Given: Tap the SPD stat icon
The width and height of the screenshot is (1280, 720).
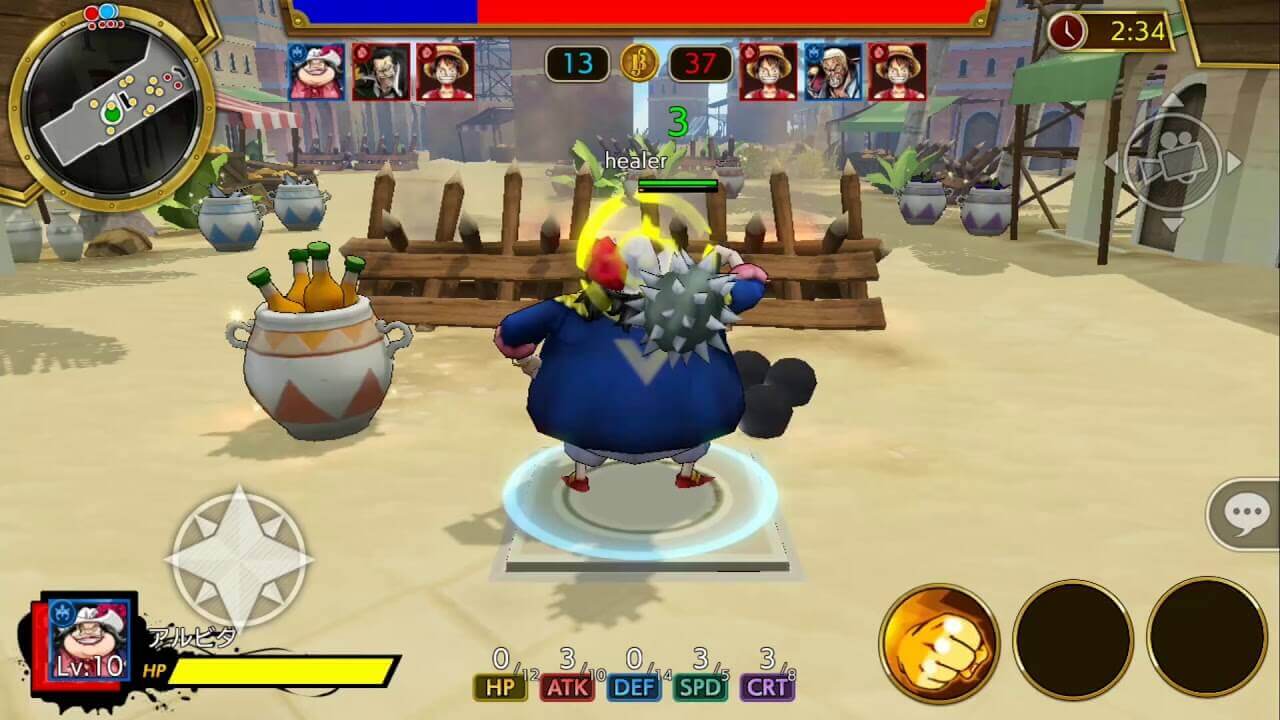Looking at the screenshot, I should [703, 688].
